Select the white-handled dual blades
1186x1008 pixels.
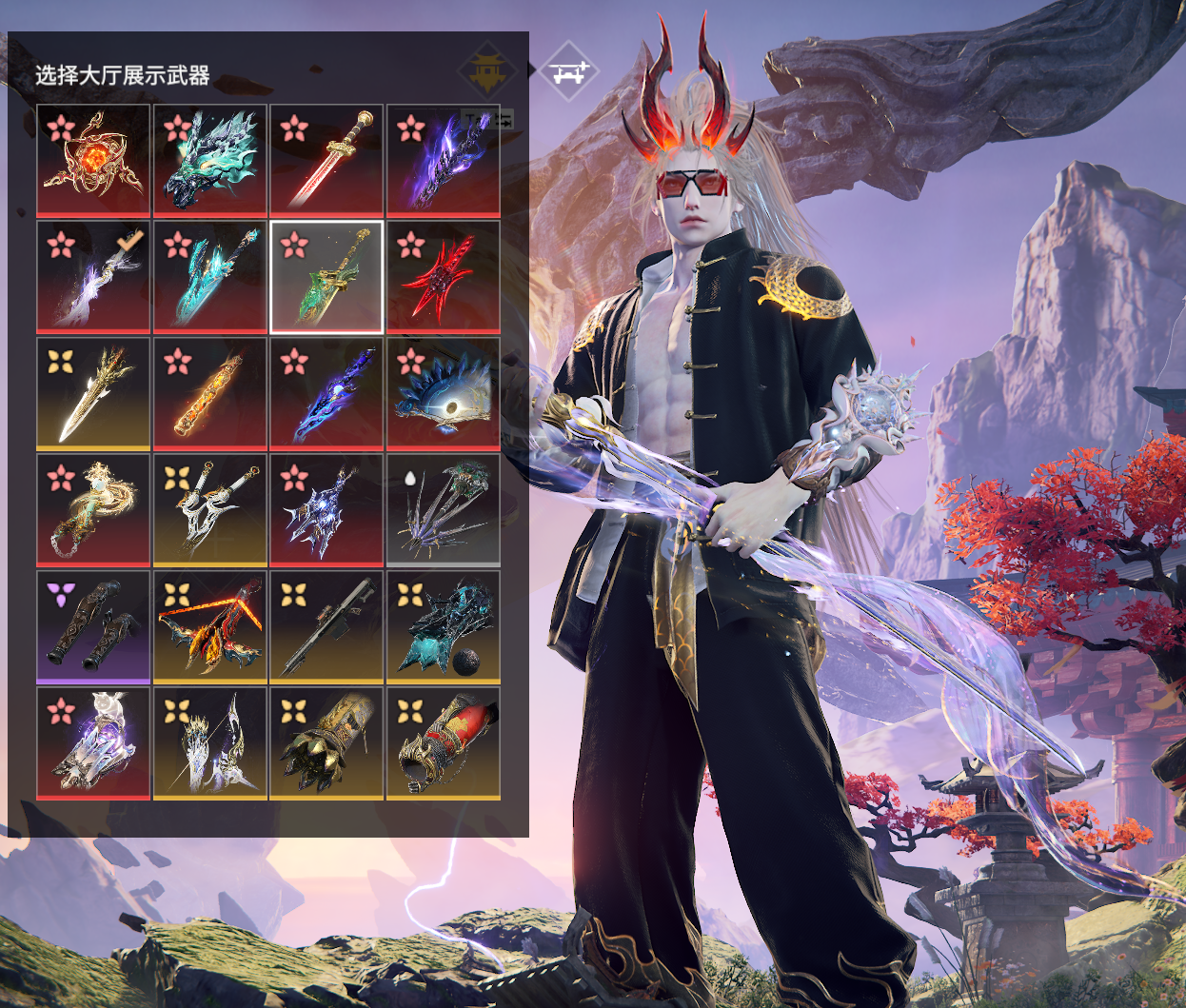coord(210,510)
